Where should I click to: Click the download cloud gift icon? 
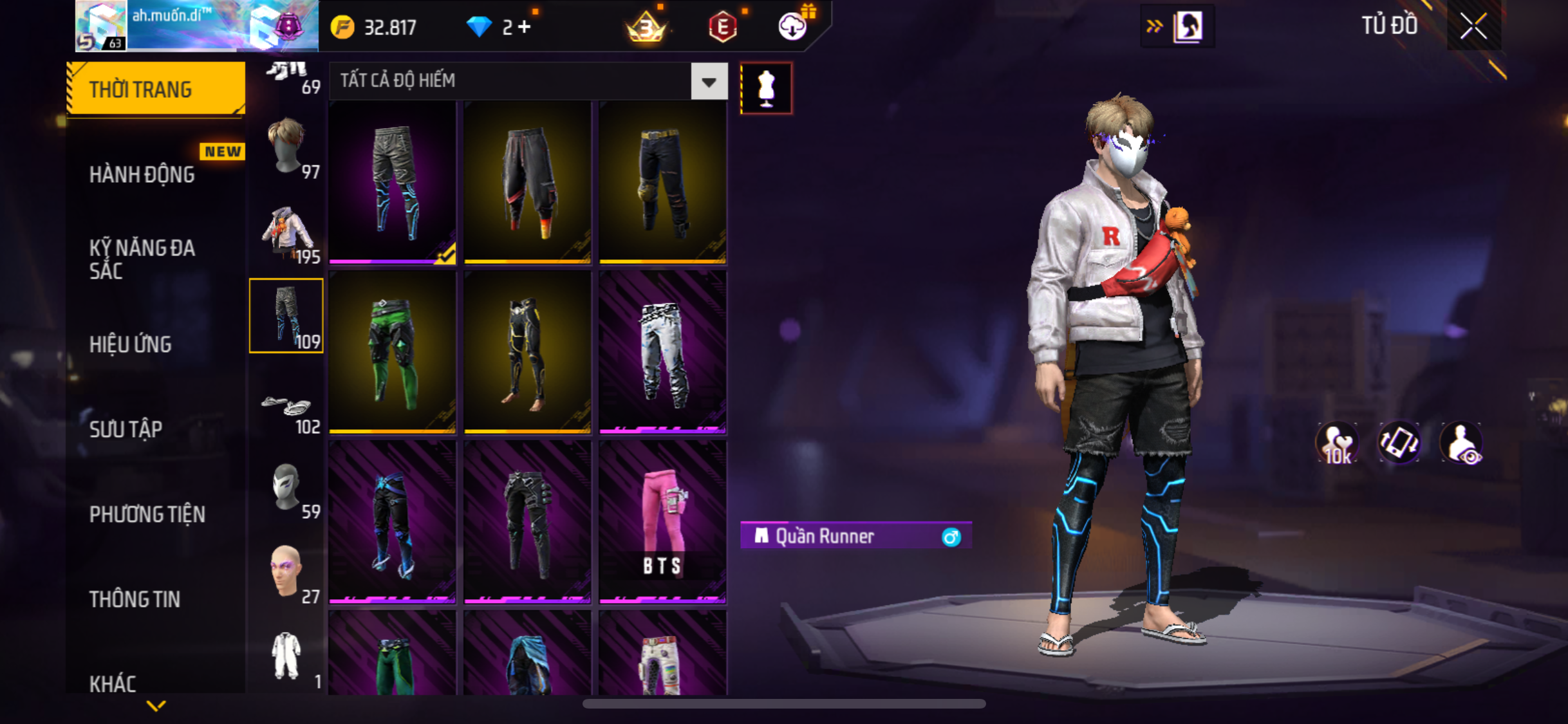point(794,26)
